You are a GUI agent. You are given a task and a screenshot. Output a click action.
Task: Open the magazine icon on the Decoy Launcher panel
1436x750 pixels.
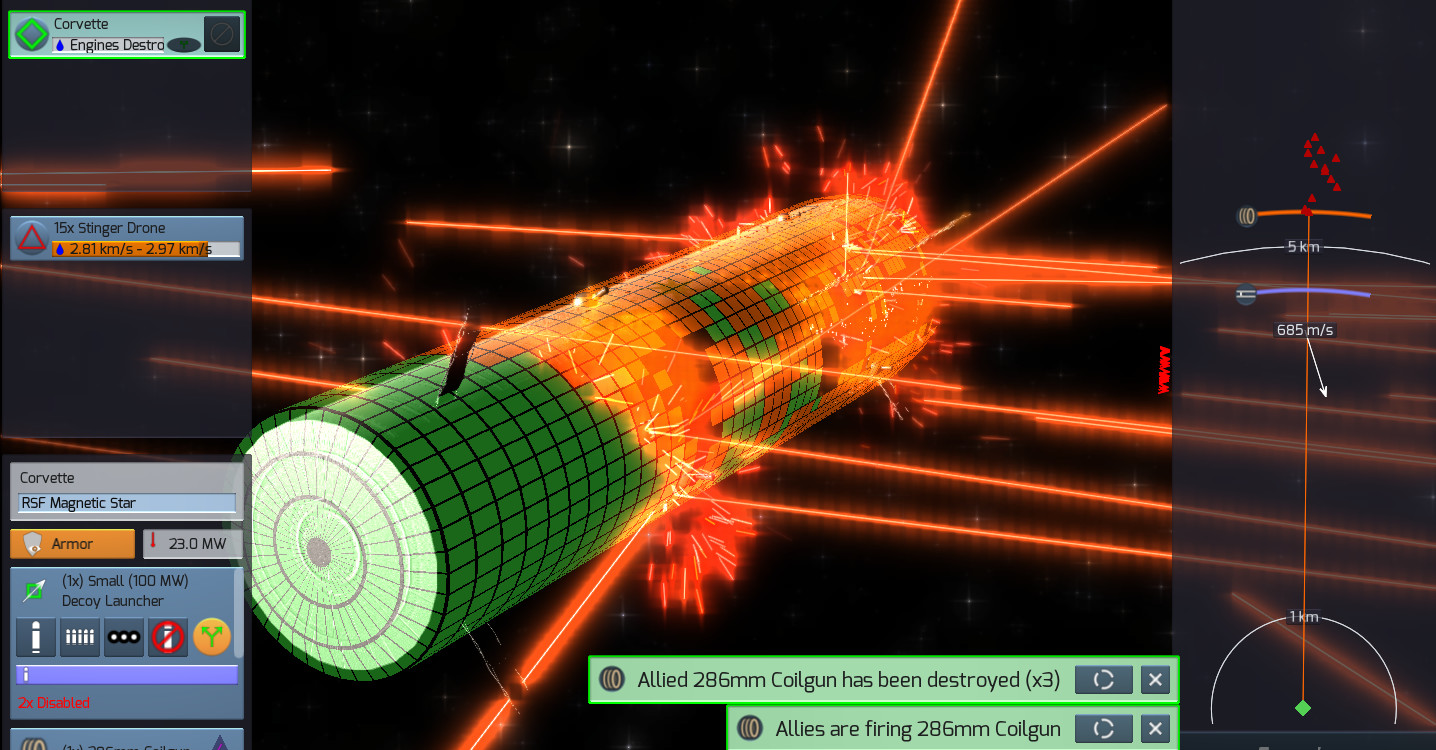coord(80,637)
